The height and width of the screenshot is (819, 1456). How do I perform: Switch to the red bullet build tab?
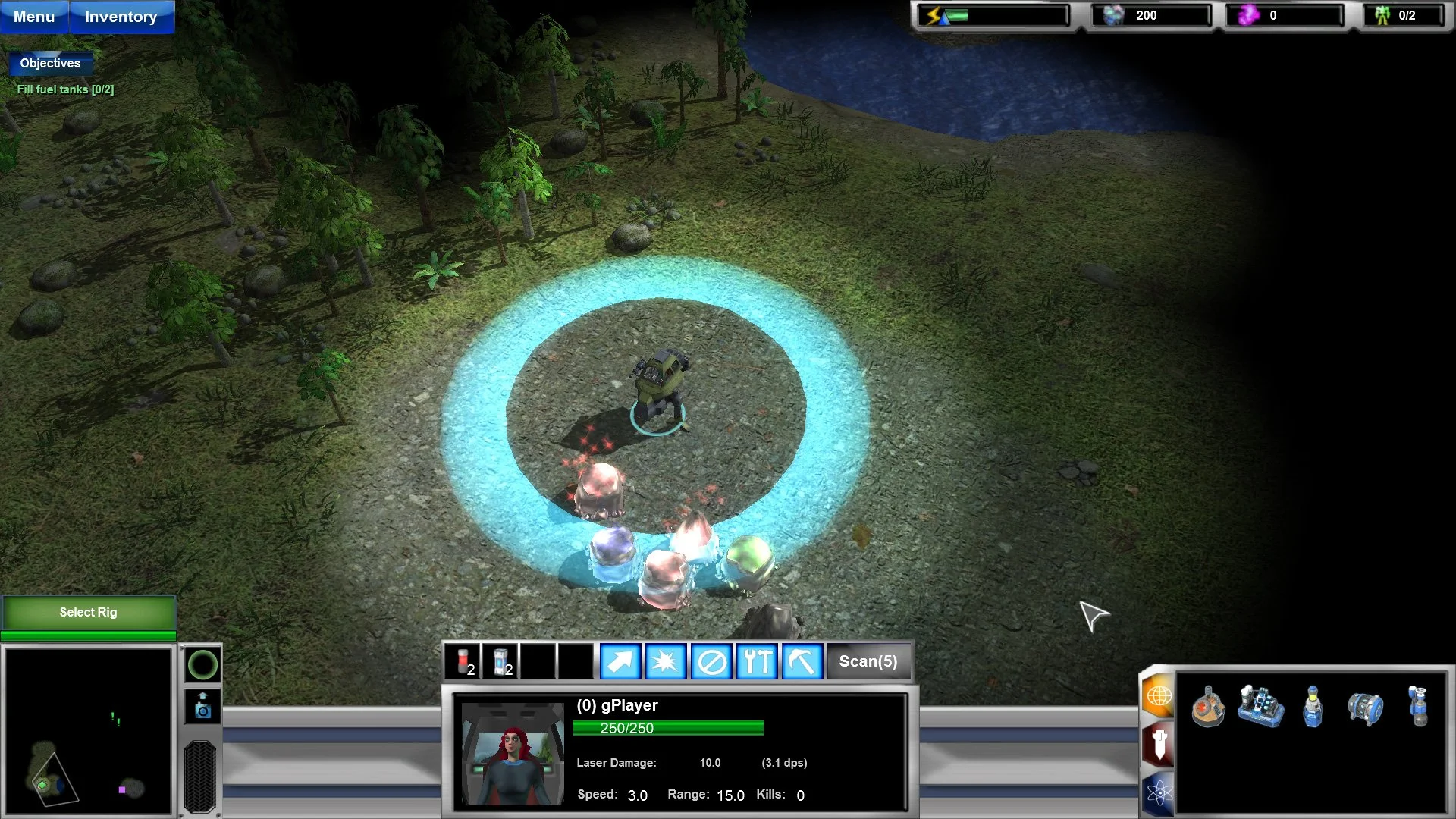click(1159, 743)
